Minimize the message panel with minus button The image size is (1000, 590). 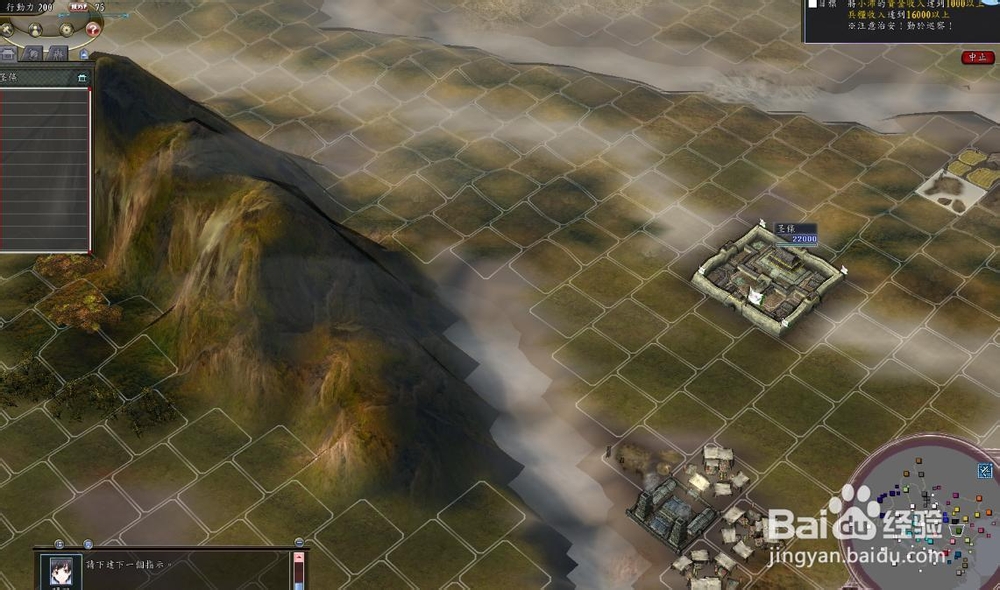[299, 543]
